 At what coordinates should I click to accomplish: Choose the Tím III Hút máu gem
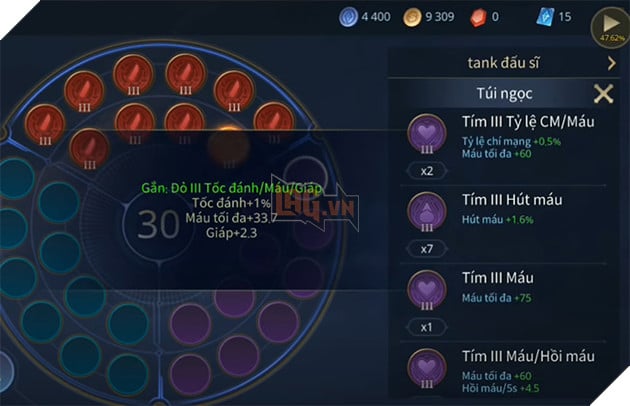pyautogui.click(x=427, y=210)
